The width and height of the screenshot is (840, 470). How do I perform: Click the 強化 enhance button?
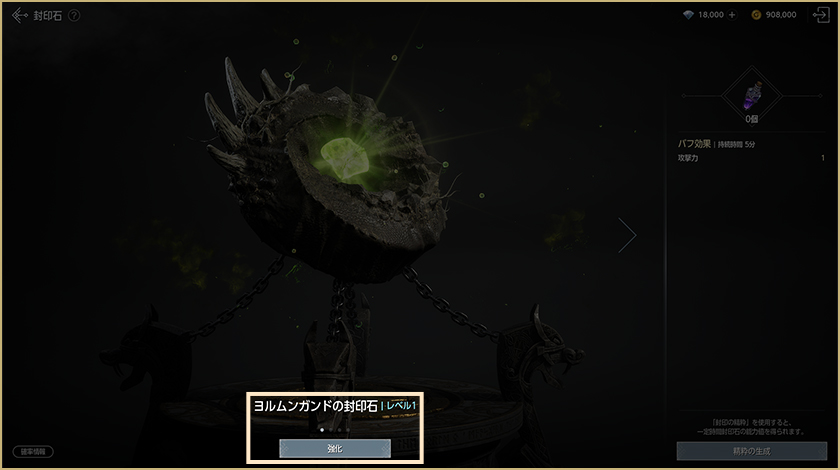[x=335, y=448]
